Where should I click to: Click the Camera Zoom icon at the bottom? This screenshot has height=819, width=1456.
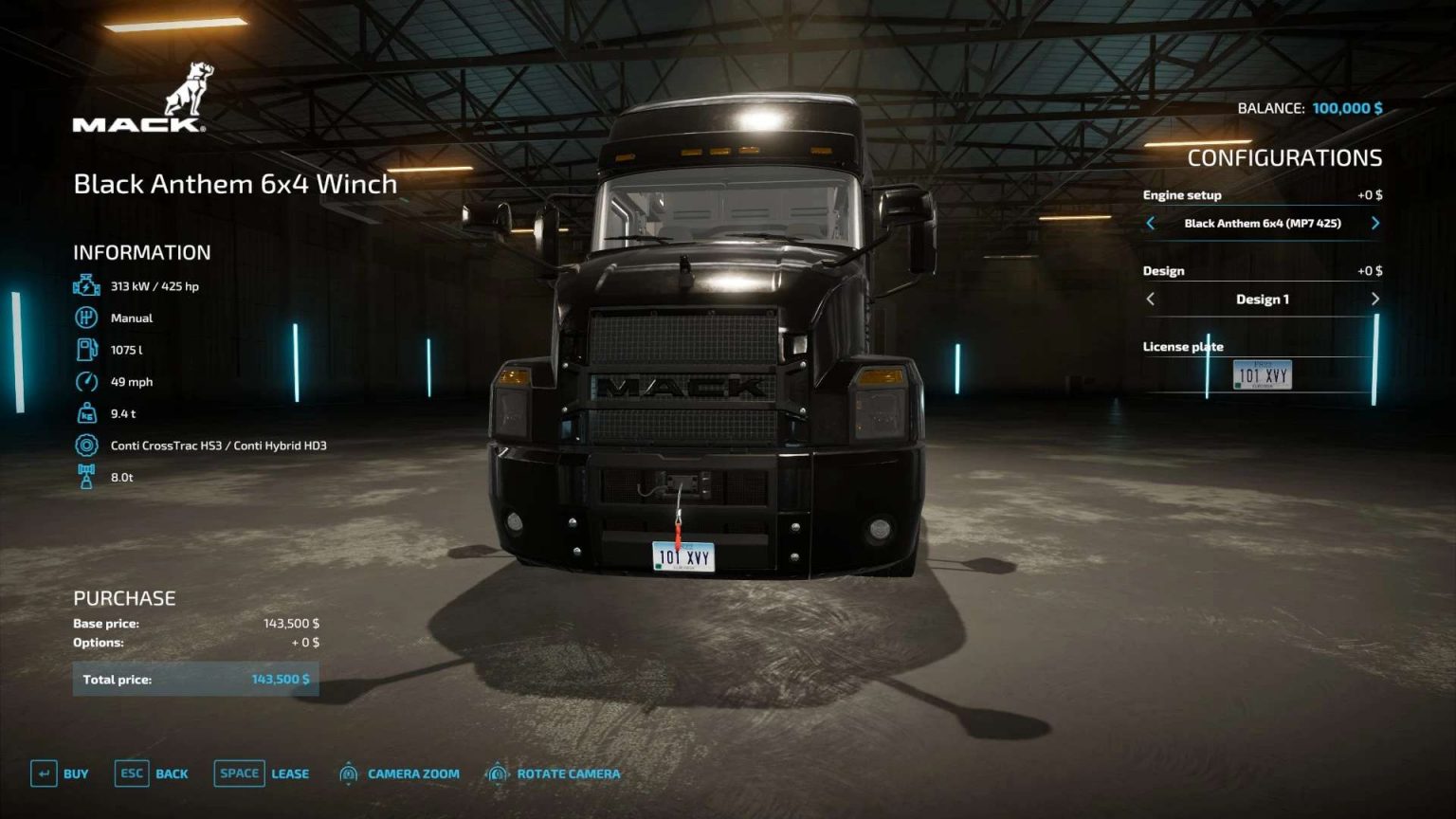tap(347, 773)
